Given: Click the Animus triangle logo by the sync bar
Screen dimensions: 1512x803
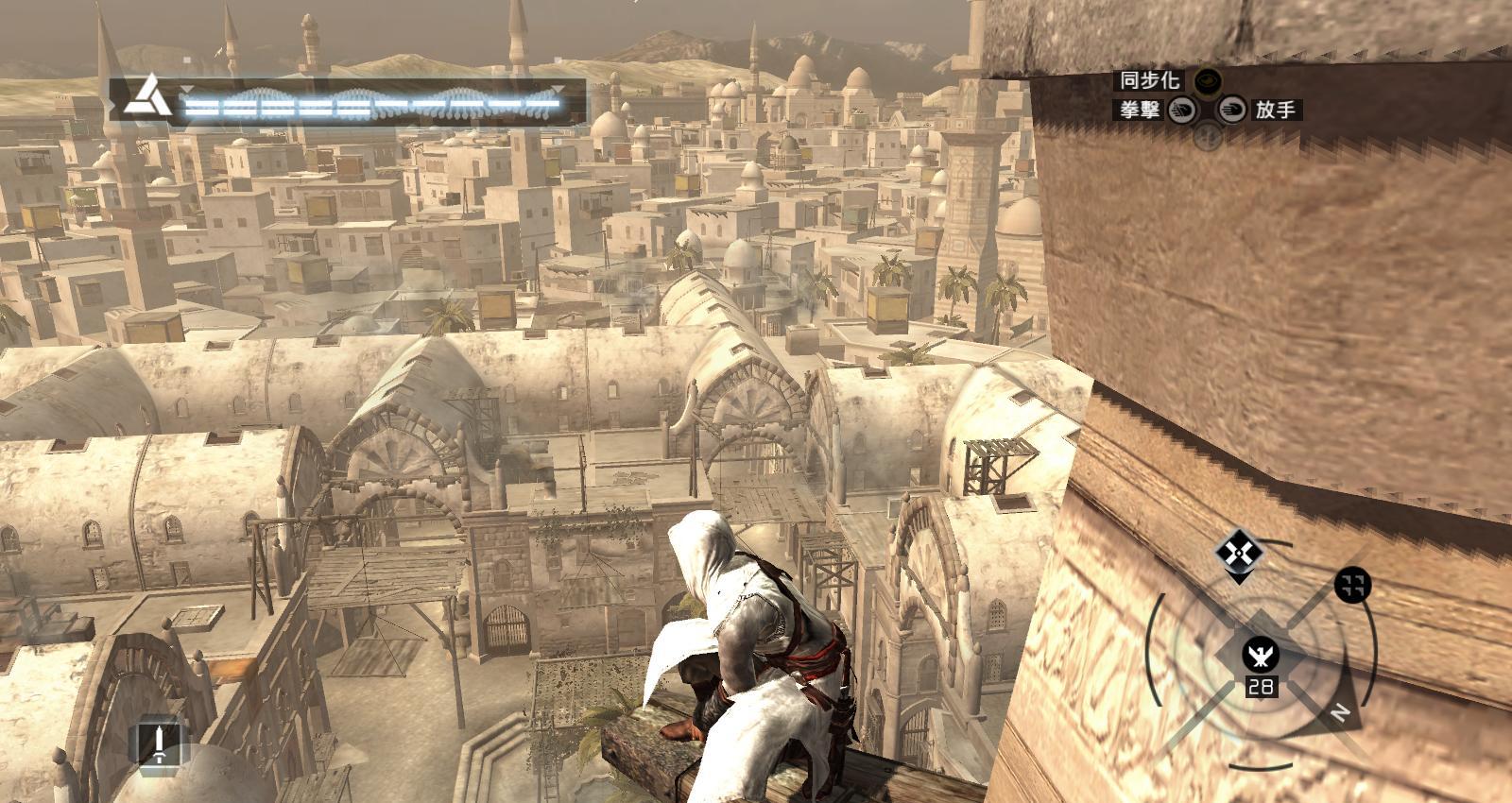Looking at the screenshot, I should (x=146, y=96).
